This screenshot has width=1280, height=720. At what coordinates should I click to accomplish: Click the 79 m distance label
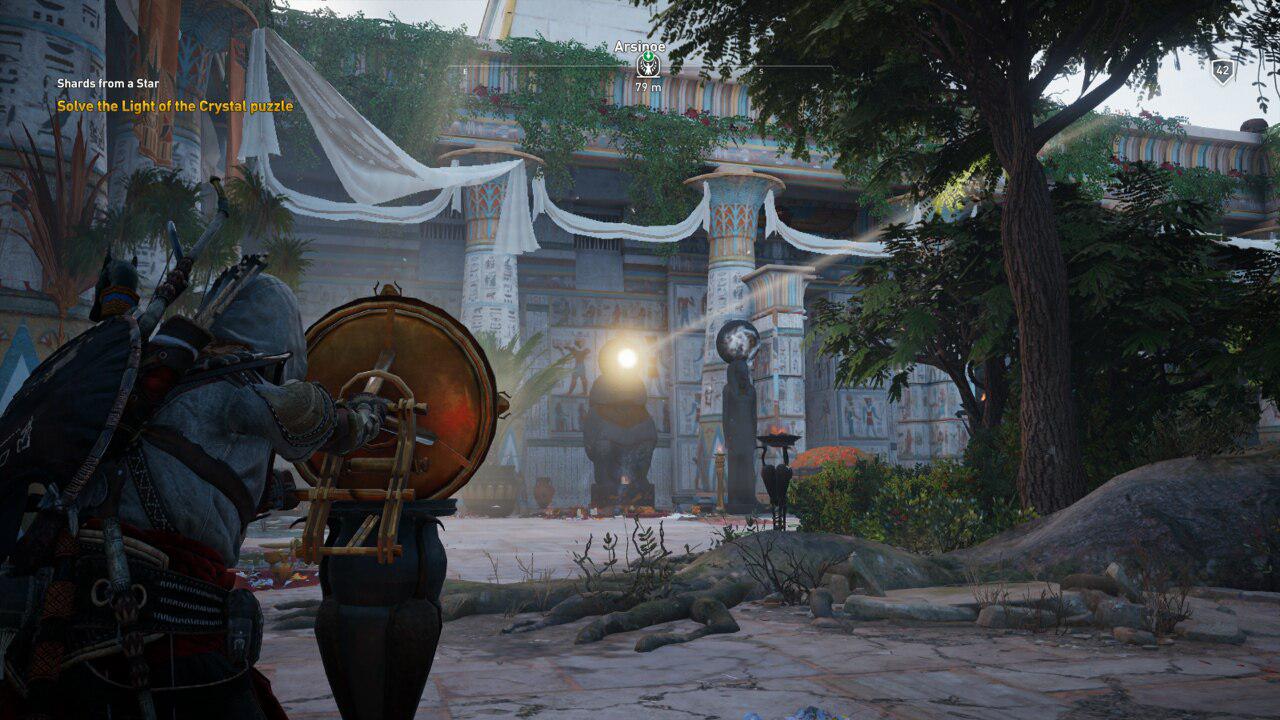point(648,86)
